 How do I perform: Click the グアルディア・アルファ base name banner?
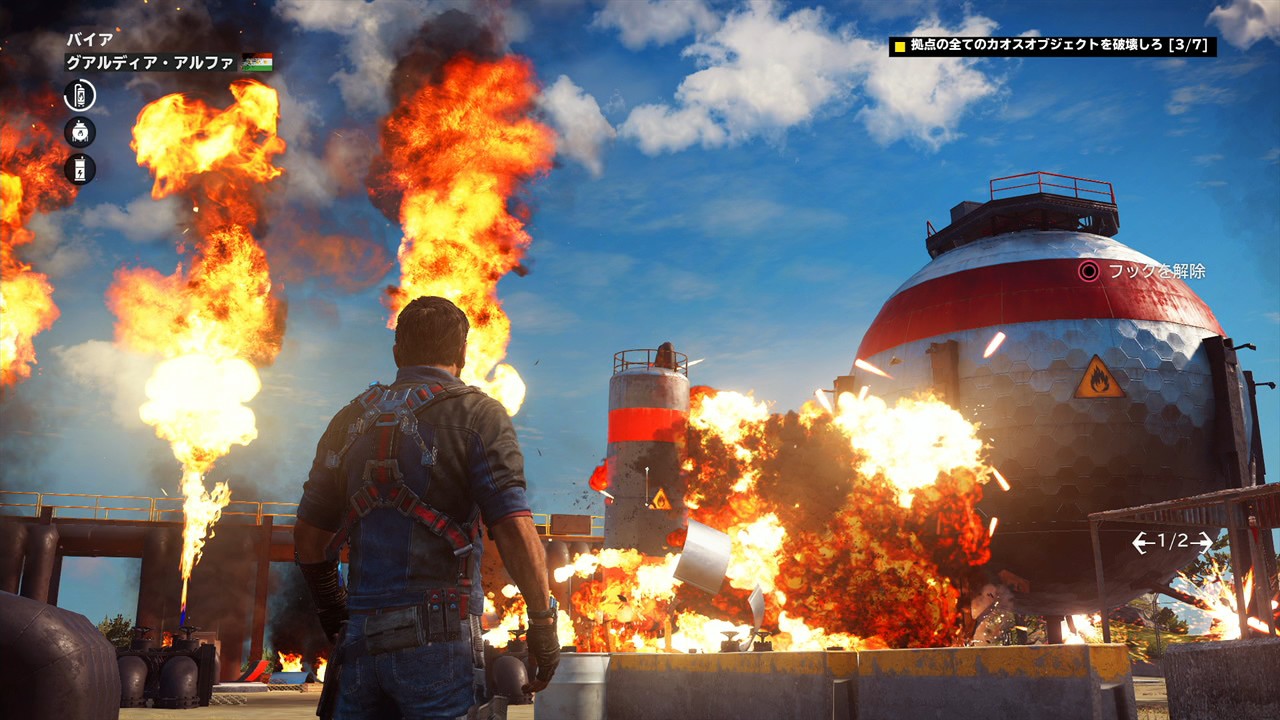point(151,62)
